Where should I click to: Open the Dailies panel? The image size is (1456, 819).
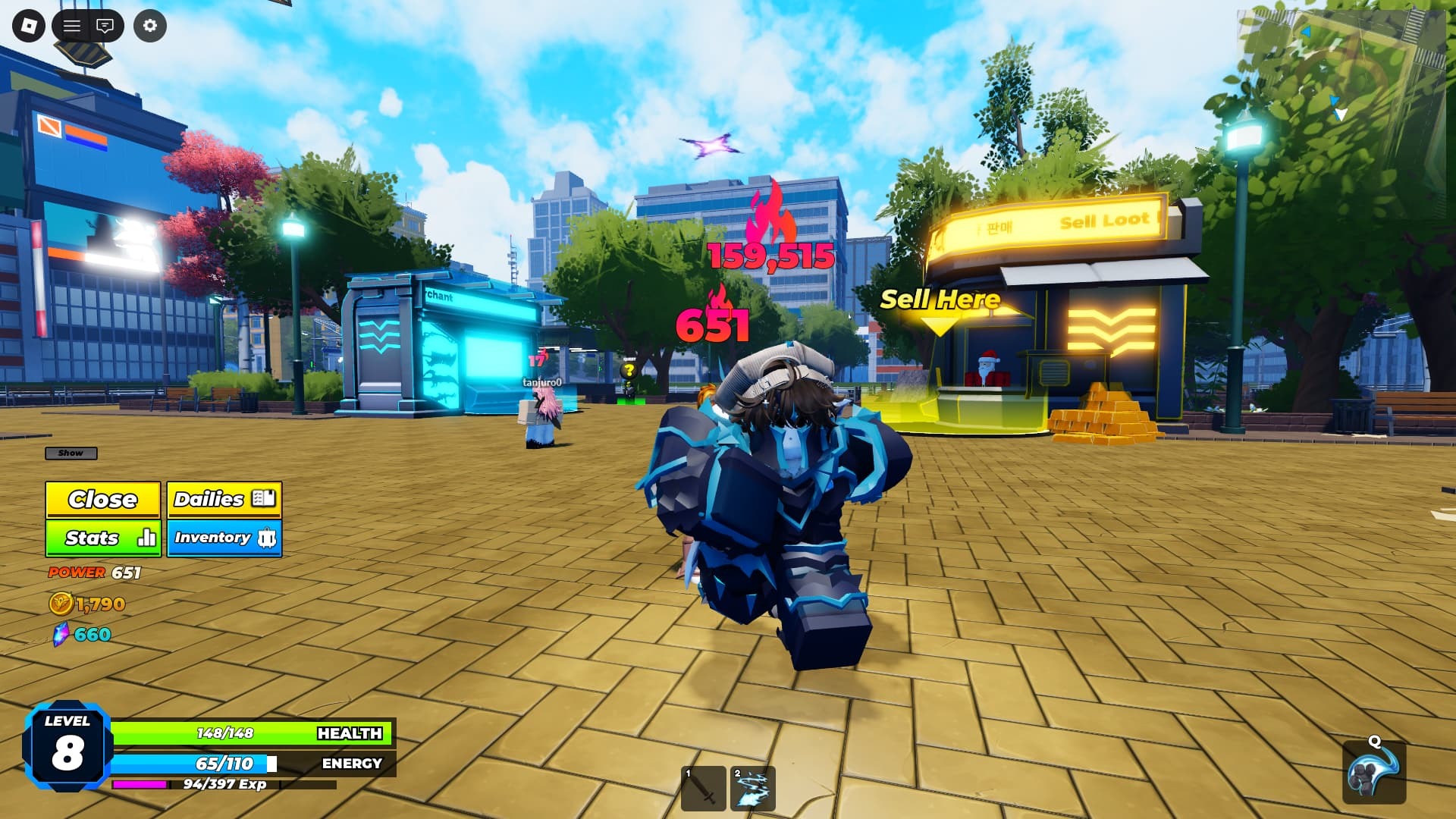pos(224,500)
